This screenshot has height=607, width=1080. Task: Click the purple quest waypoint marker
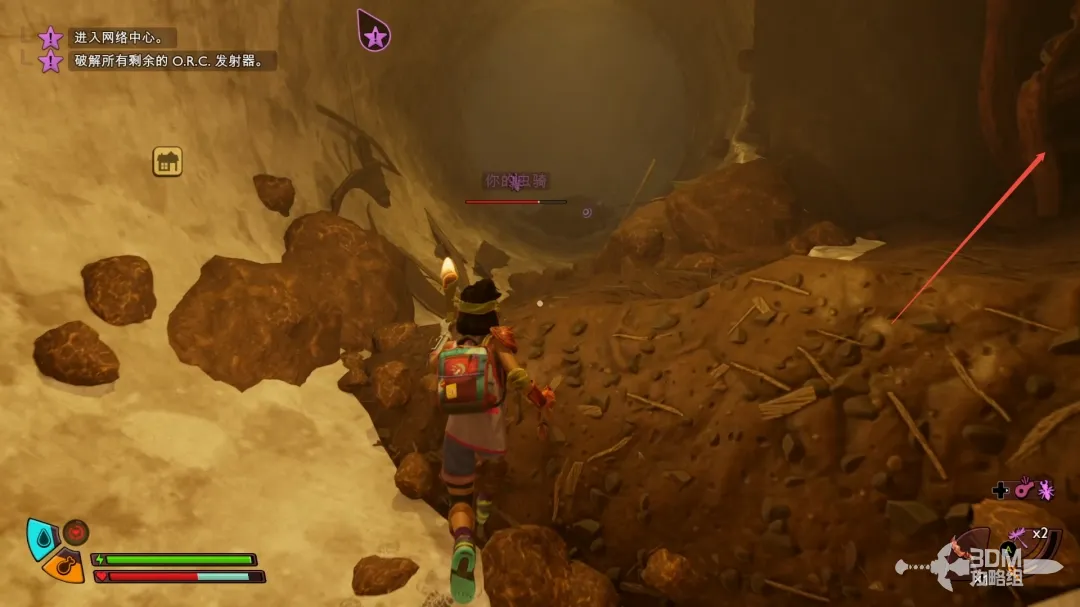[374, 30]
